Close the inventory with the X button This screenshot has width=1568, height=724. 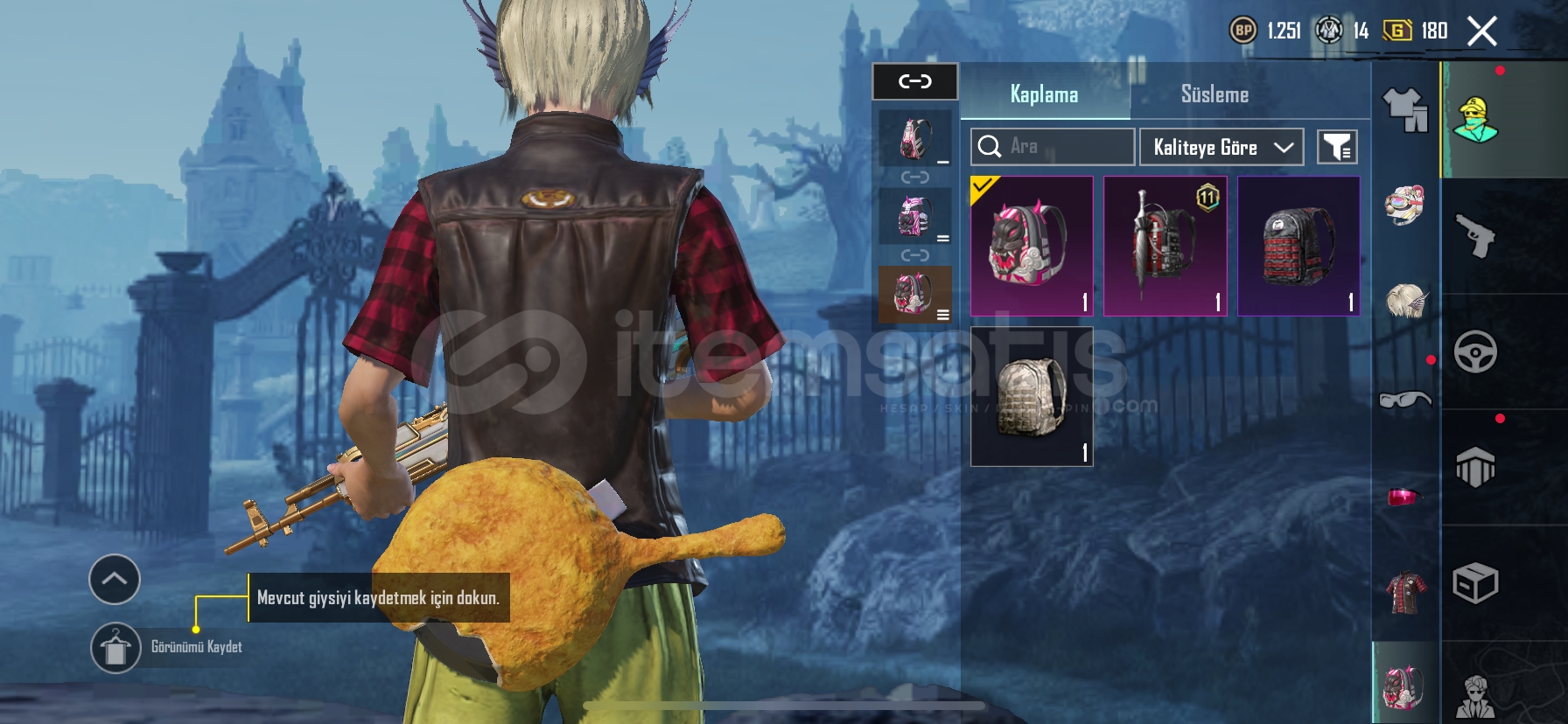point(1481,31)
